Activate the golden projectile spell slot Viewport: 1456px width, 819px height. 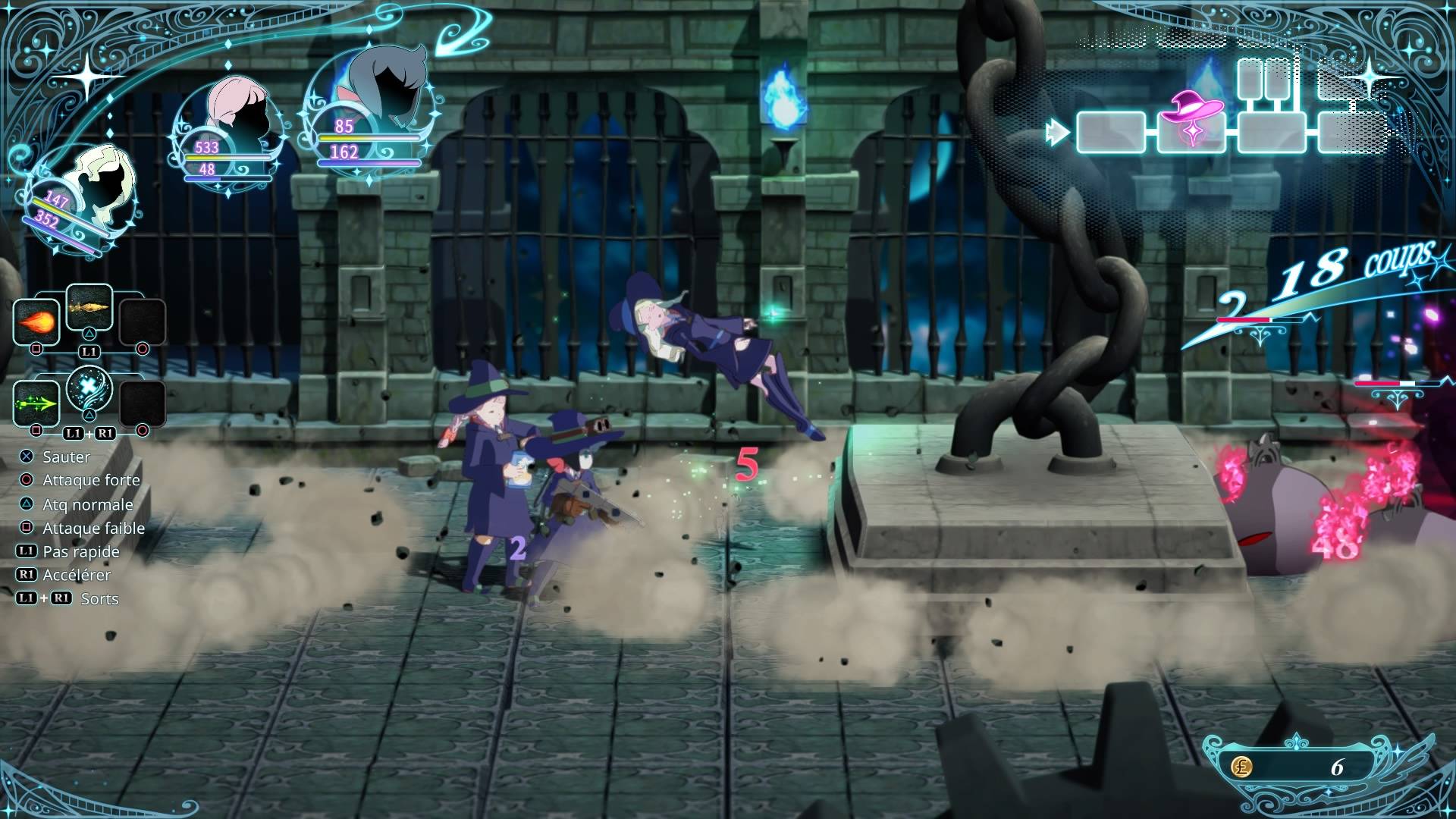click(89, 307)
